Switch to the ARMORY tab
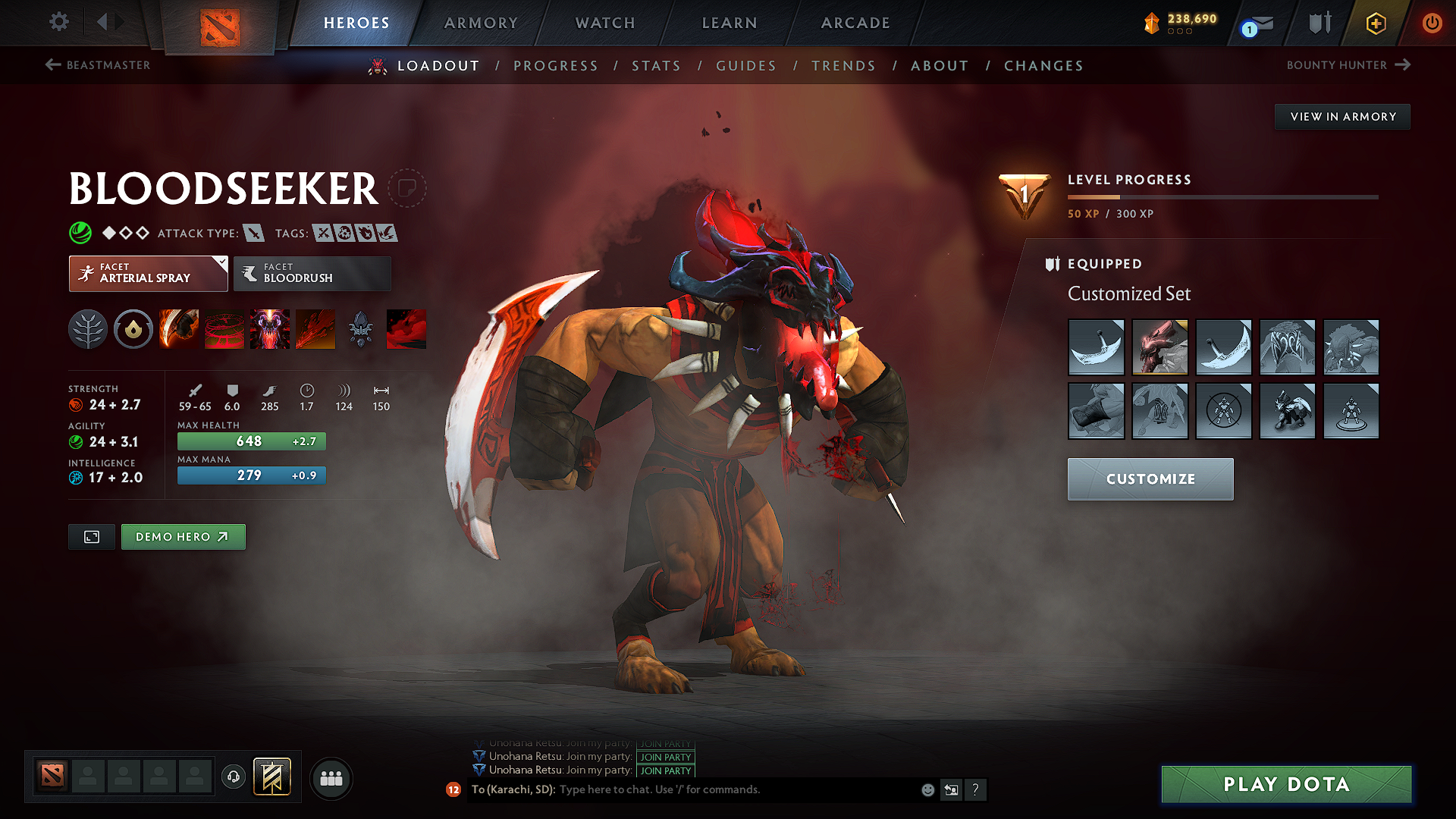The width and height of the screenshot is (1456, 819). 481,23
